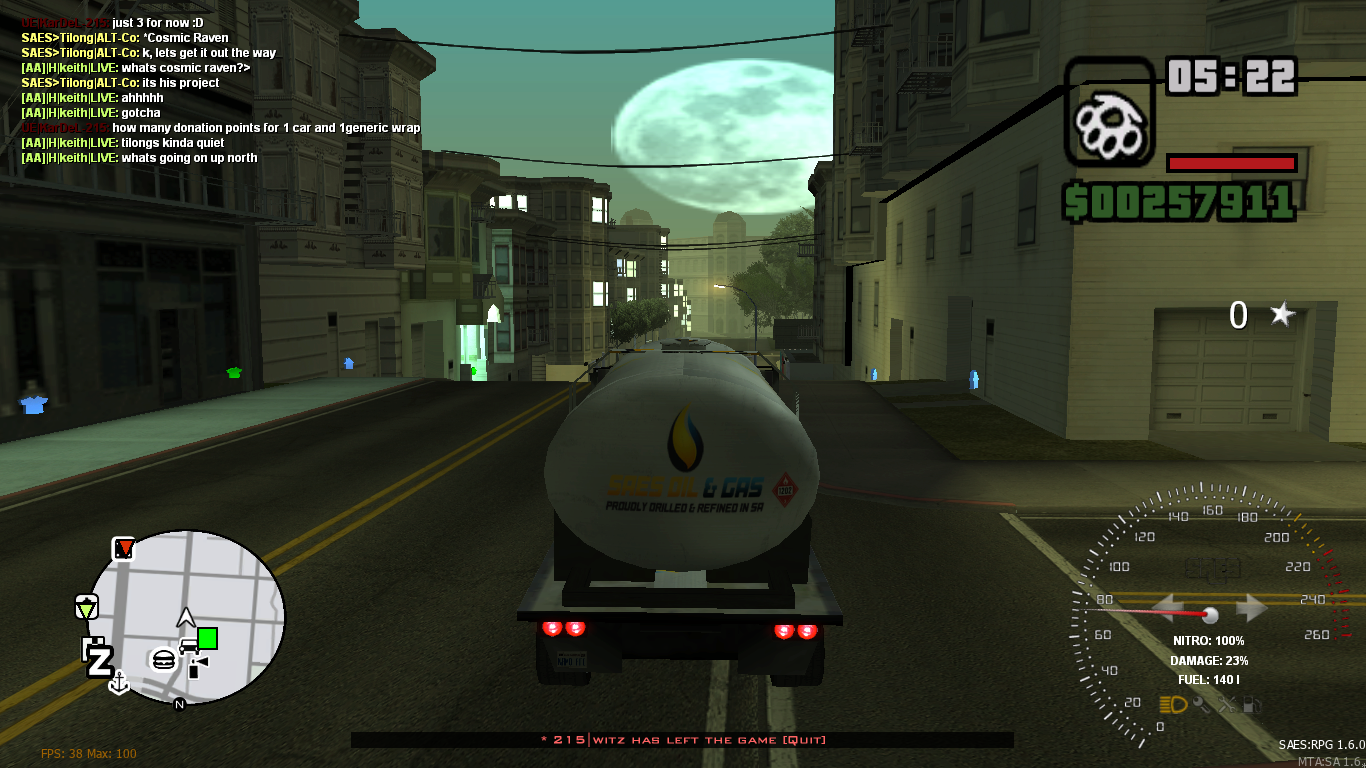Click the red triangle marker above the radar
Screen dimensions: 1366x768
click(124, 548)
